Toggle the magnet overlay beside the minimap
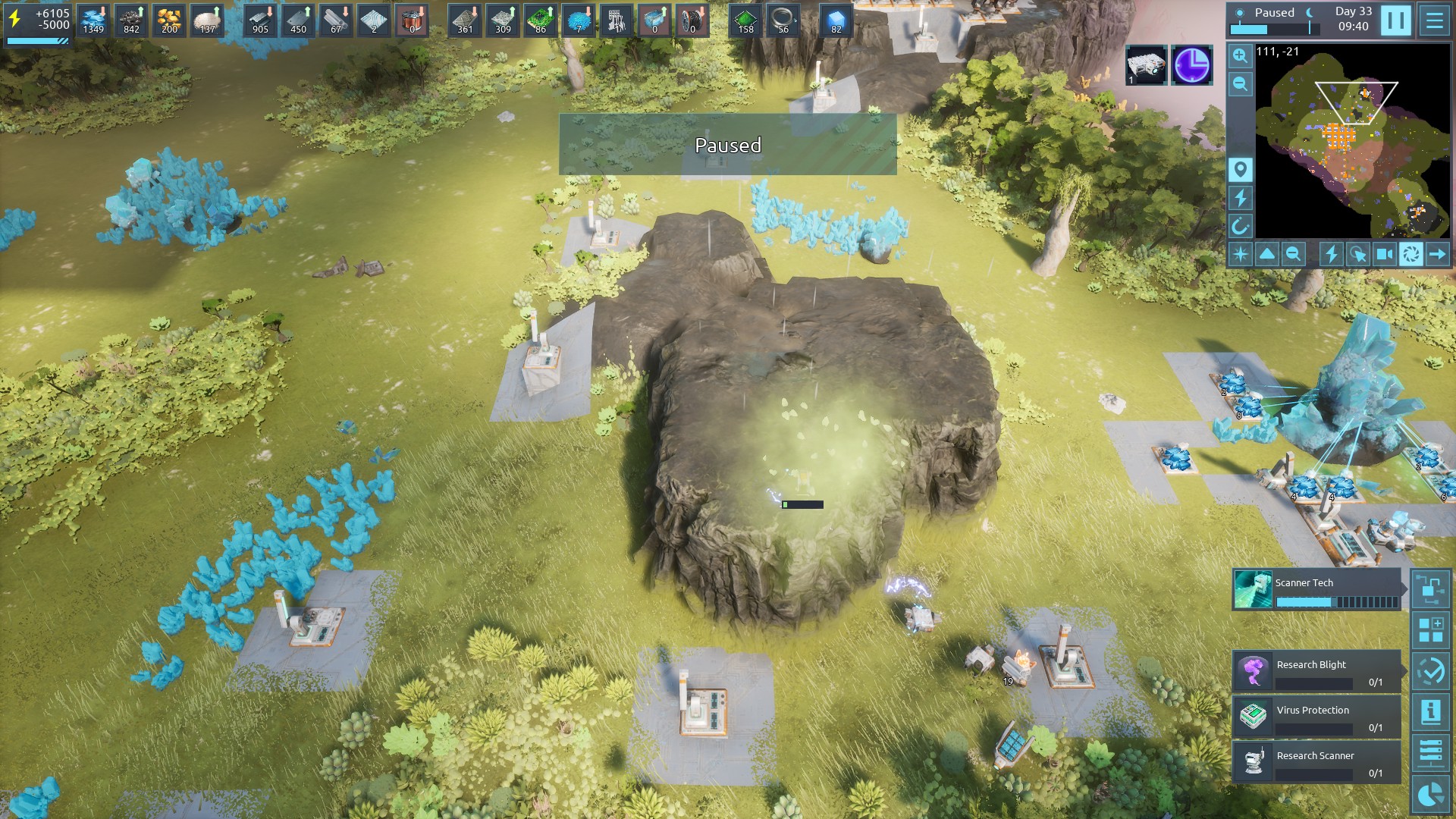Viewport: 1456px width, 819px height. [x=1240, y=226]
